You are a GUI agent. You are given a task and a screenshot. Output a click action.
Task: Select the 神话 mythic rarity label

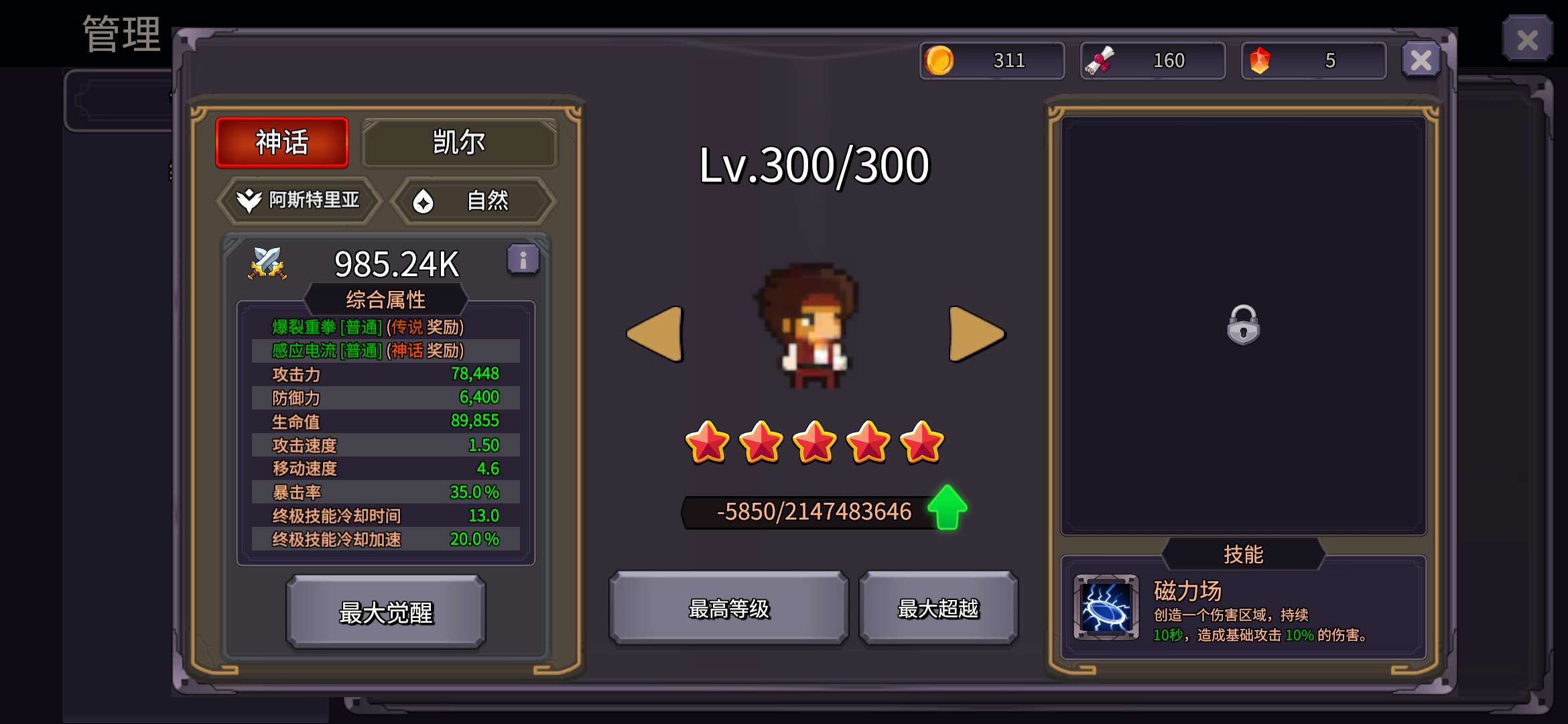click(x=282, y=142)
